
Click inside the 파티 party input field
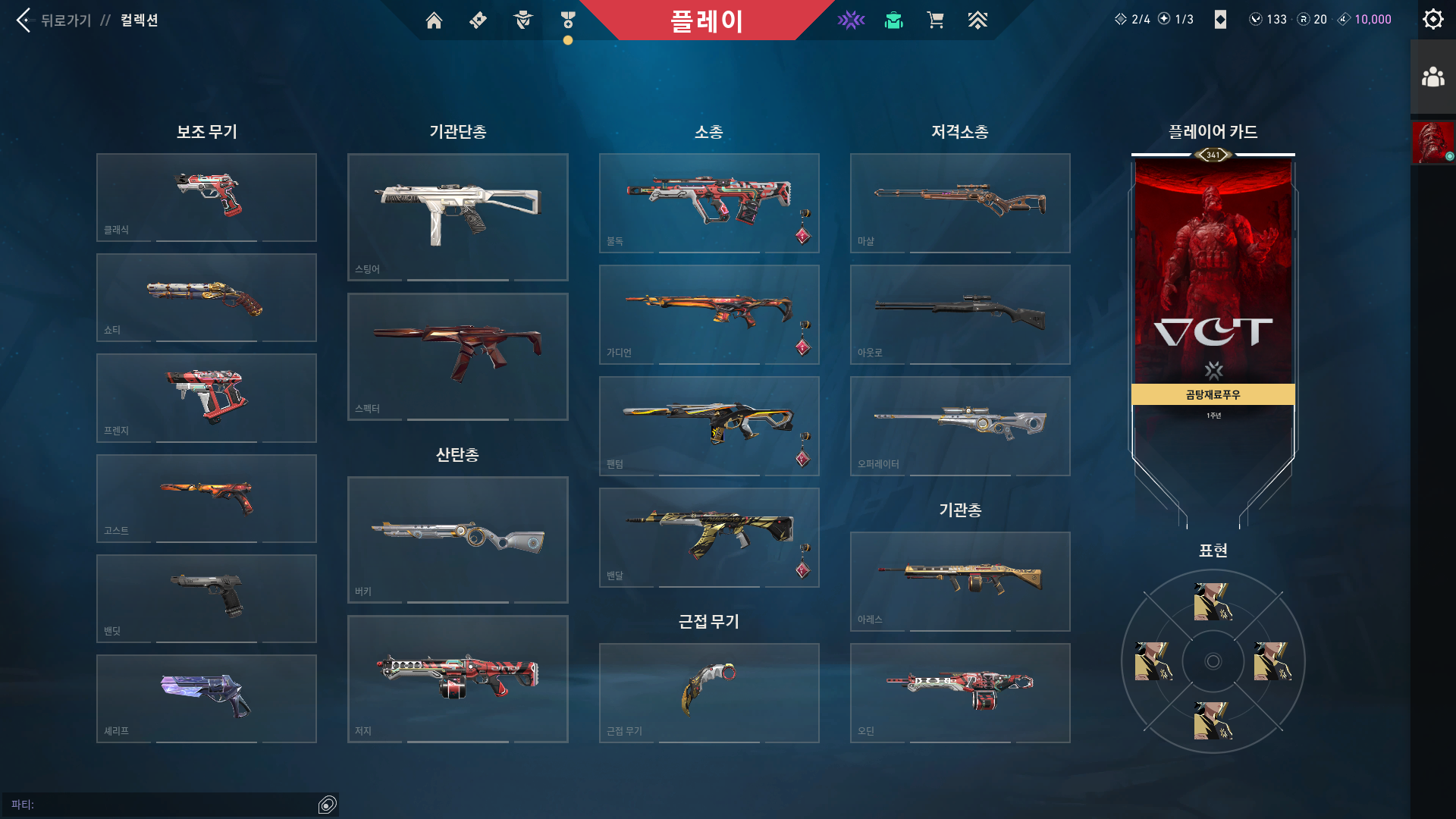pos(167,803)
